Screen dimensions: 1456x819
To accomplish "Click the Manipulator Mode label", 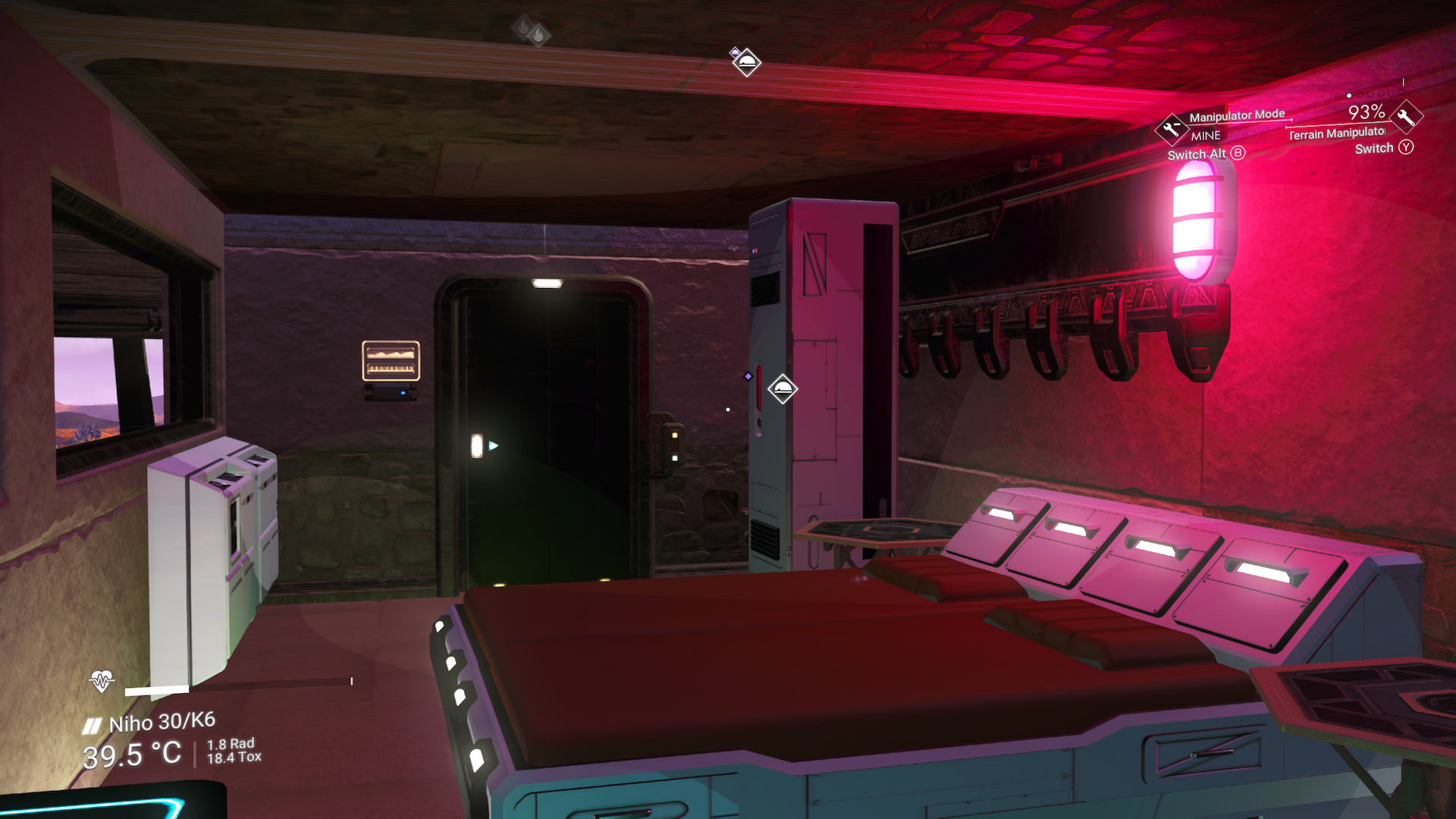I will point(1236,114).
